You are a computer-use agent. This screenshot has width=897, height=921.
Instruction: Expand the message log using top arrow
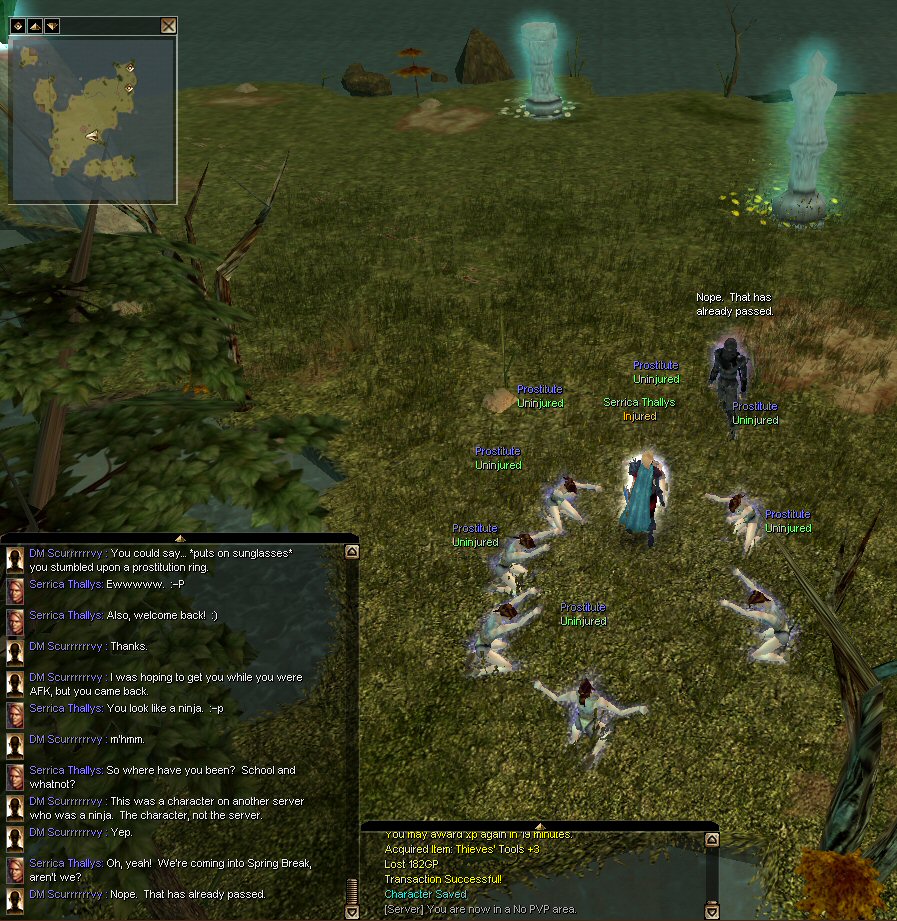[x=539, y=826]
